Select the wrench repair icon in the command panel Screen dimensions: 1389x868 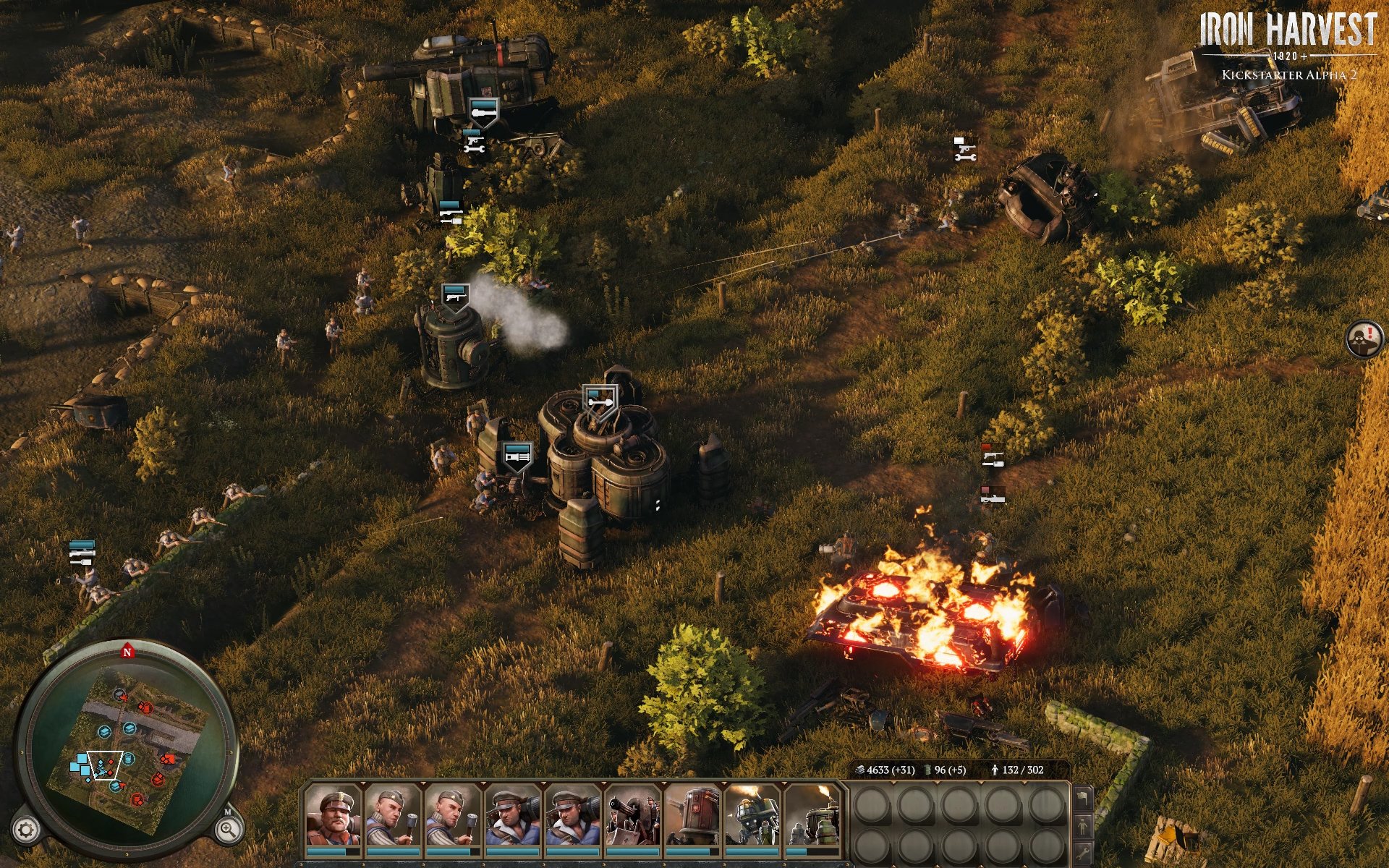point(1082,854)
